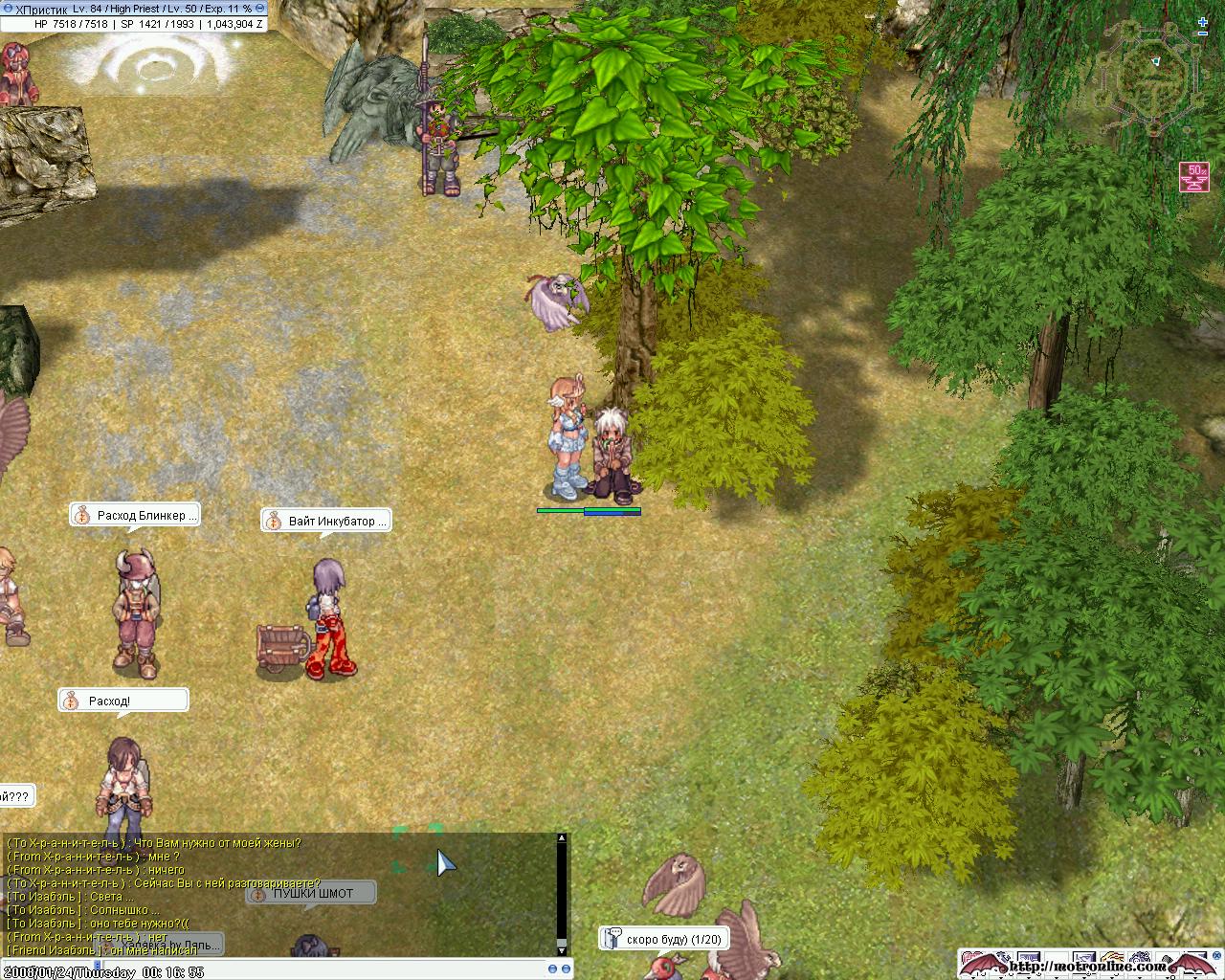This screenshot has width=1225, height=980.
Task: Join the "скоро буду (1/20)" chat room
Action: (x=662, y=940)
